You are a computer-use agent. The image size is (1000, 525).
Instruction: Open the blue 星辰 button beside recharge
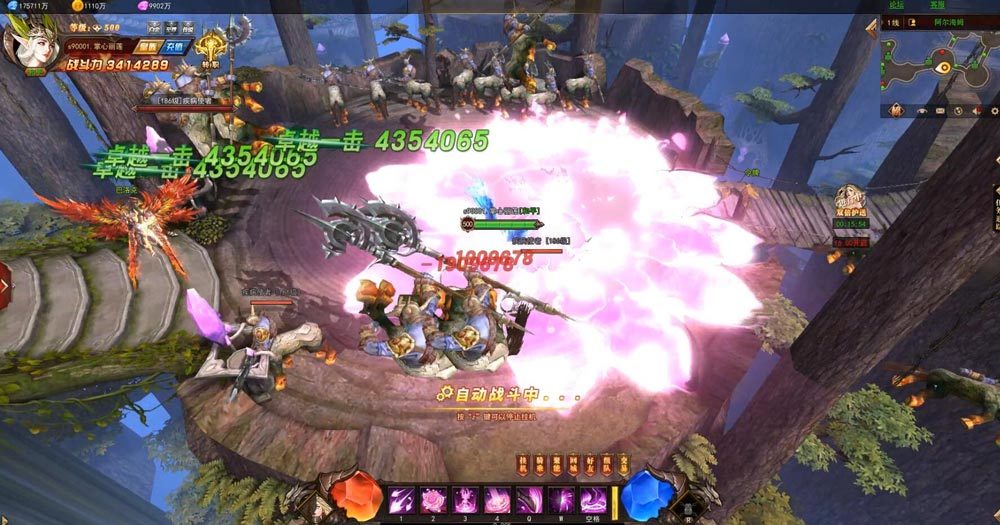(x=150, y=46)
